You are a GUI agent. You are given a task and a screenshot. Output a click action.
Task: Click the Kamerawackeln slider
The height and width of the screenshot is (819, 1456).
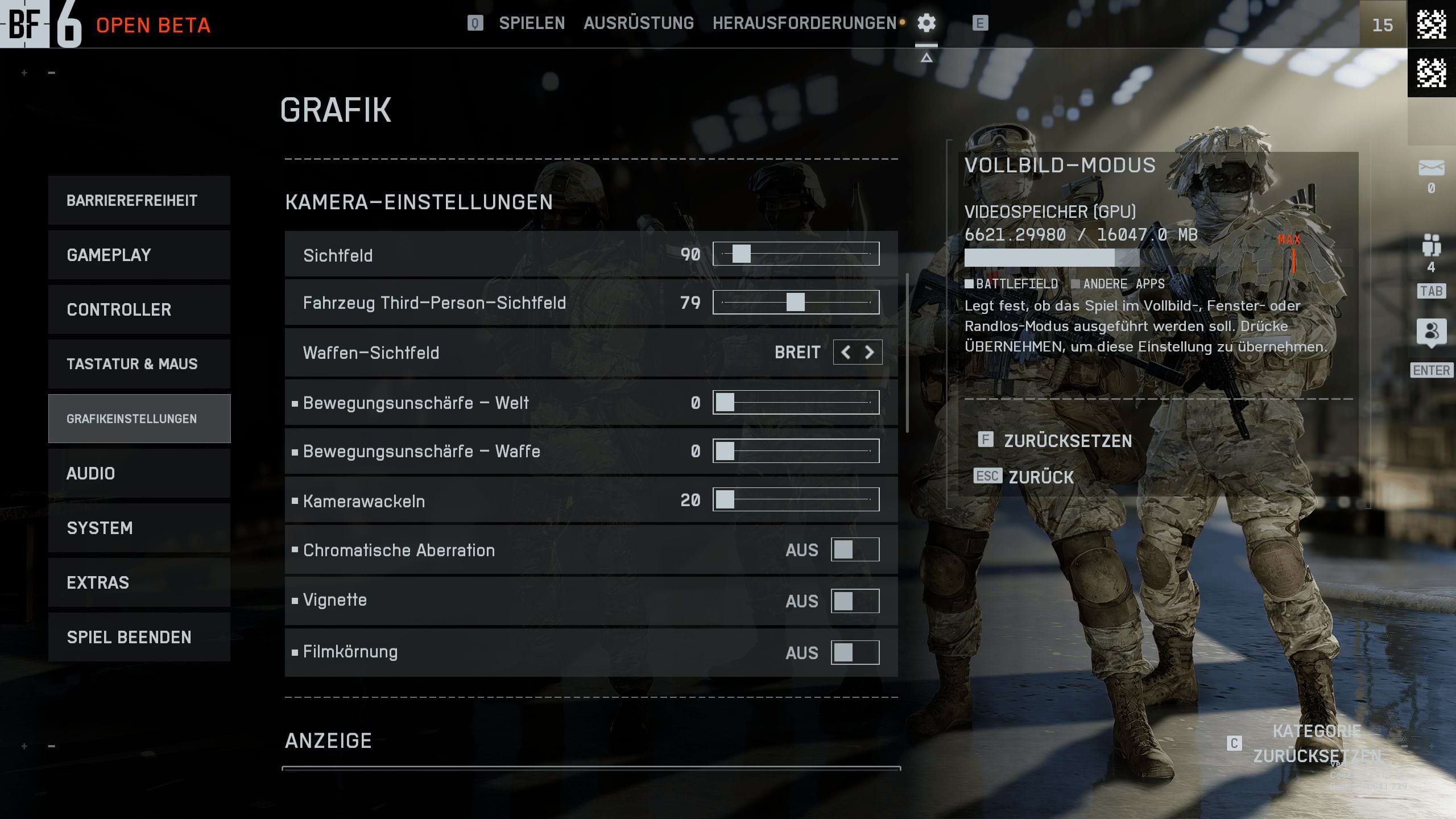coord(796,500)
